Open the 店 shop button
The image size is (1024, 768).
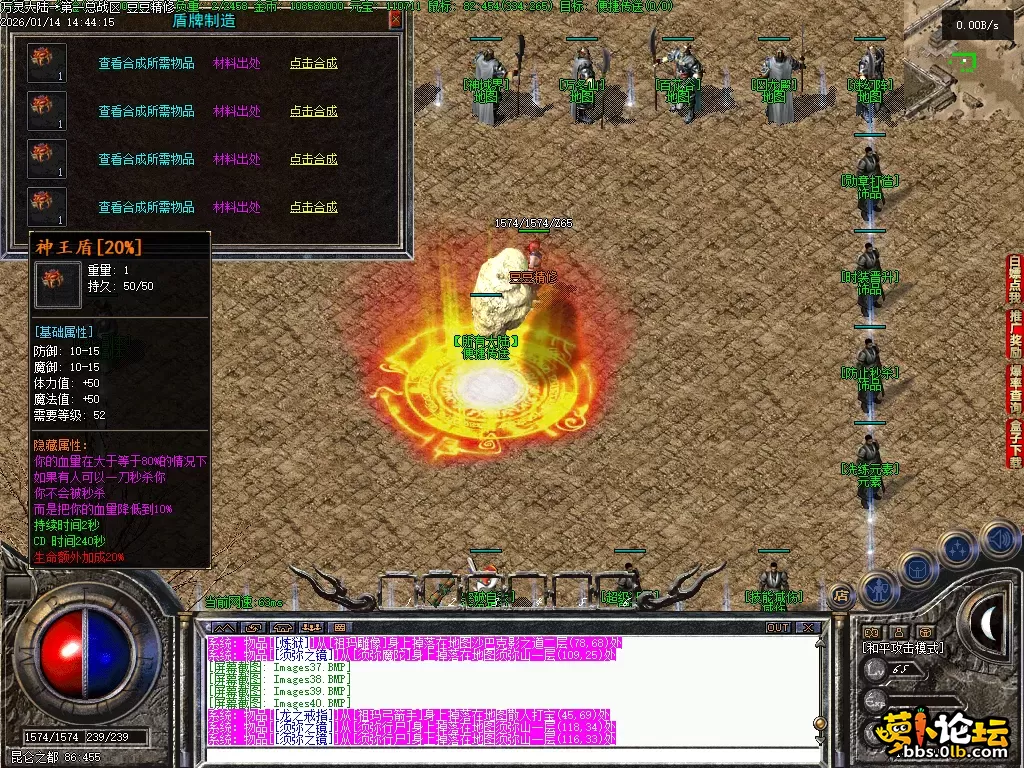[x=840, y=594]
